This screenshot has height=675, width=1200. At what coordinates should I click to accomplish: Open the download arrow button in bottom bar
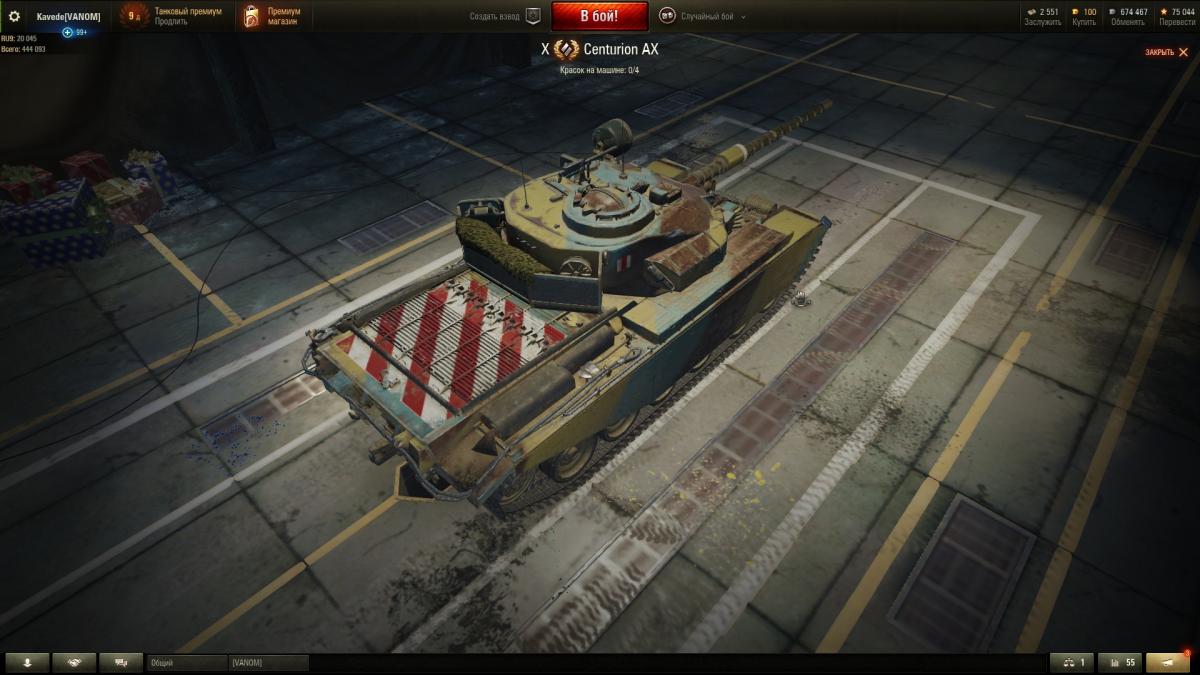(27, 663)
